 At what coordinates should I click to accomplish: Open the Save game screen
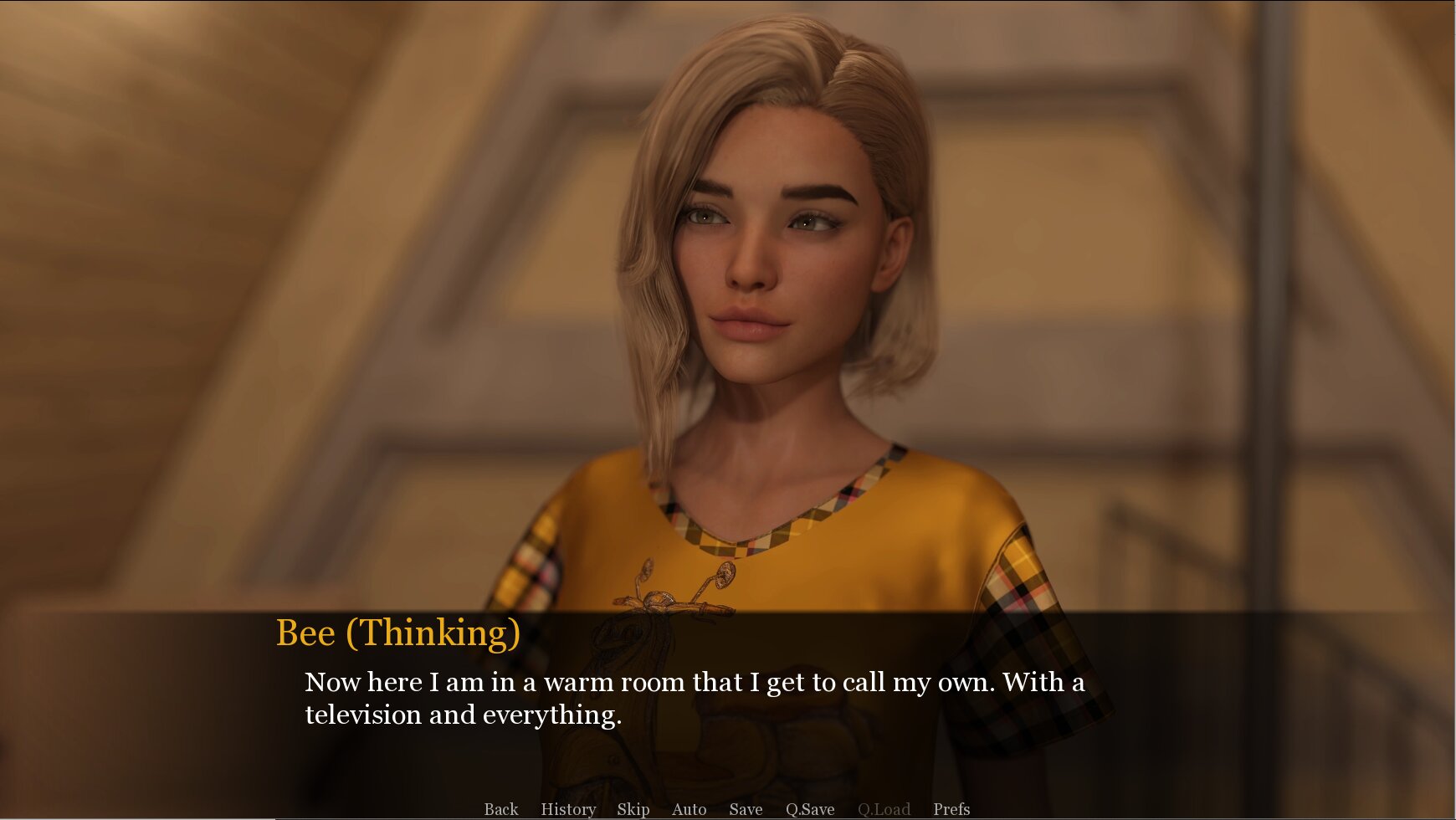tap(745, 809)
